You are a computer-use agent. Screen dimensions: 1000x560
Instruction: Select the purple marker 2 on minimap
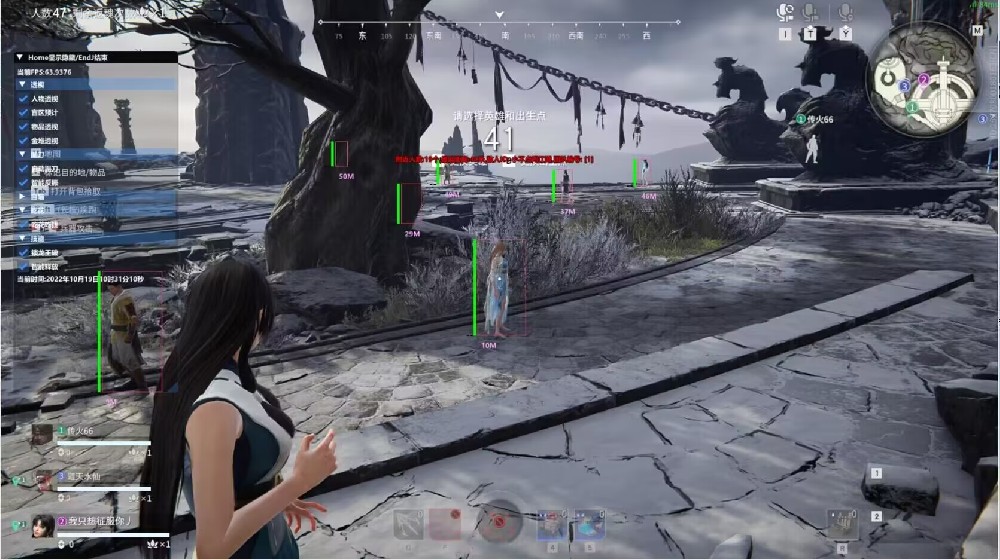[x=924, y=79]
